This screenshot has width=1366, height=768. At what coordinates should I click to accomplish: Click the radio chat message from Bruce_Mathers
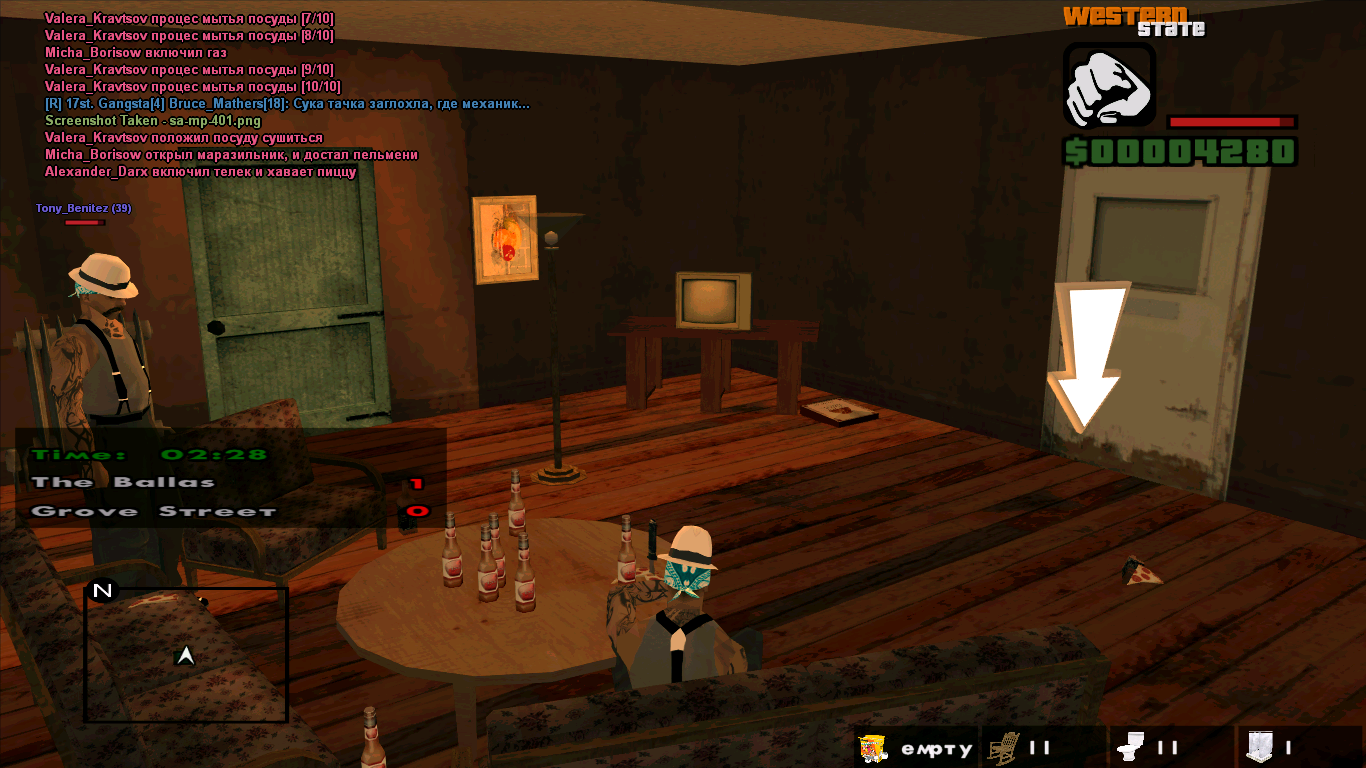pos(287,104)
